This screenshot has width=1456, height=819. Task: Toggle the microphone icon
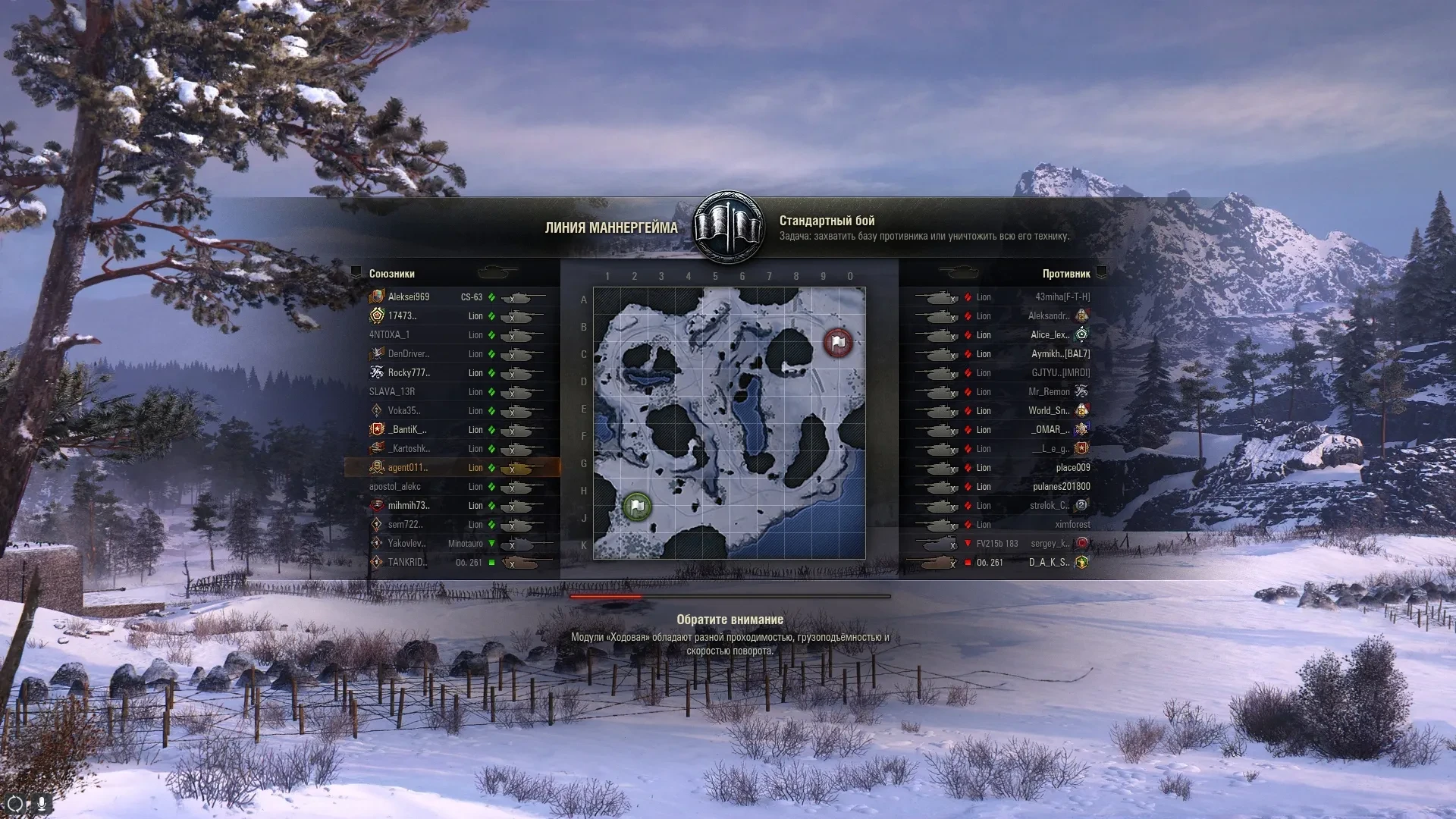point(41,803)
